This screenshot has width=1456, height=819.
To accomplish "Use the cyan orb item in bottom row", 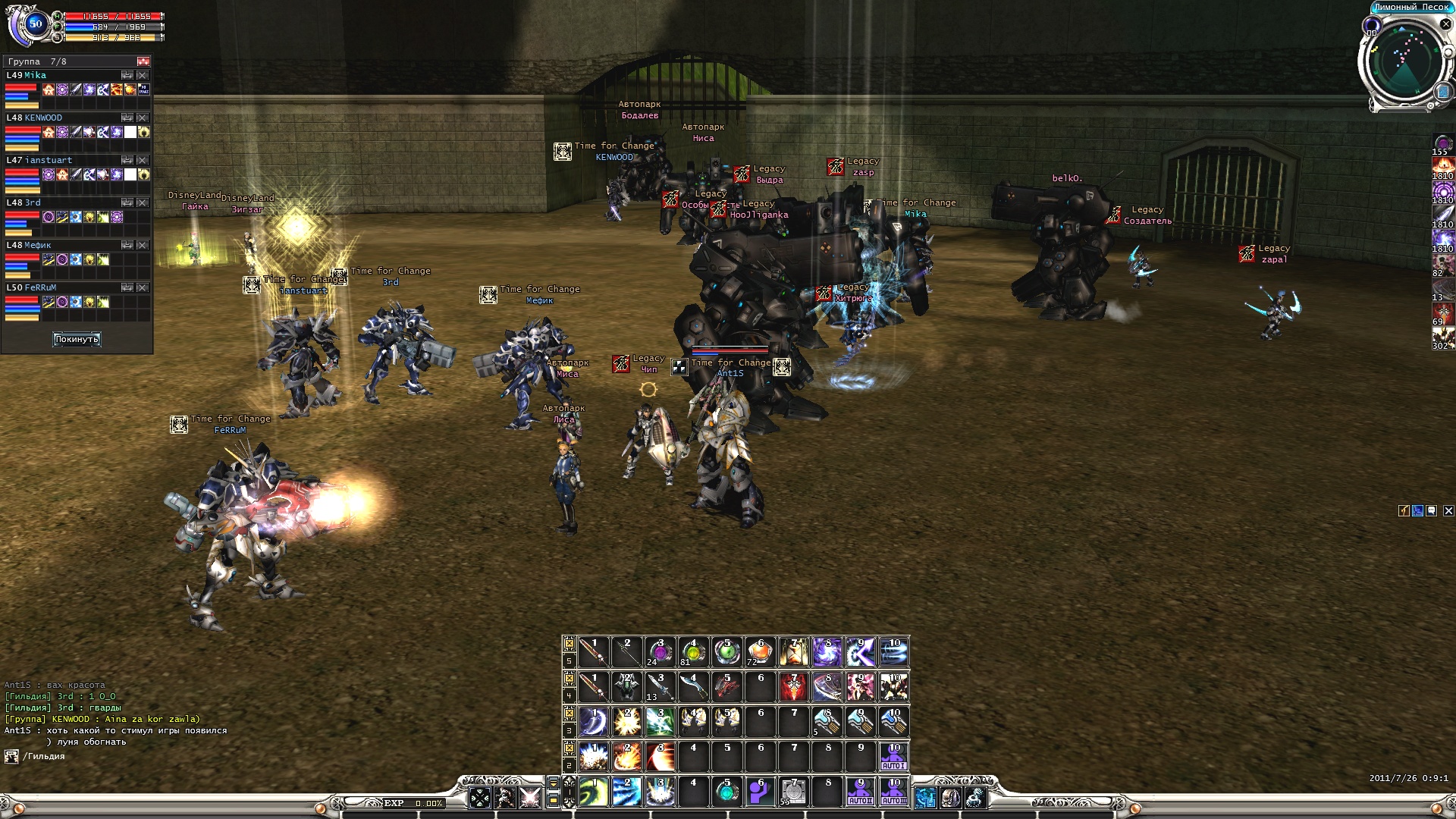I will (726, 792).
